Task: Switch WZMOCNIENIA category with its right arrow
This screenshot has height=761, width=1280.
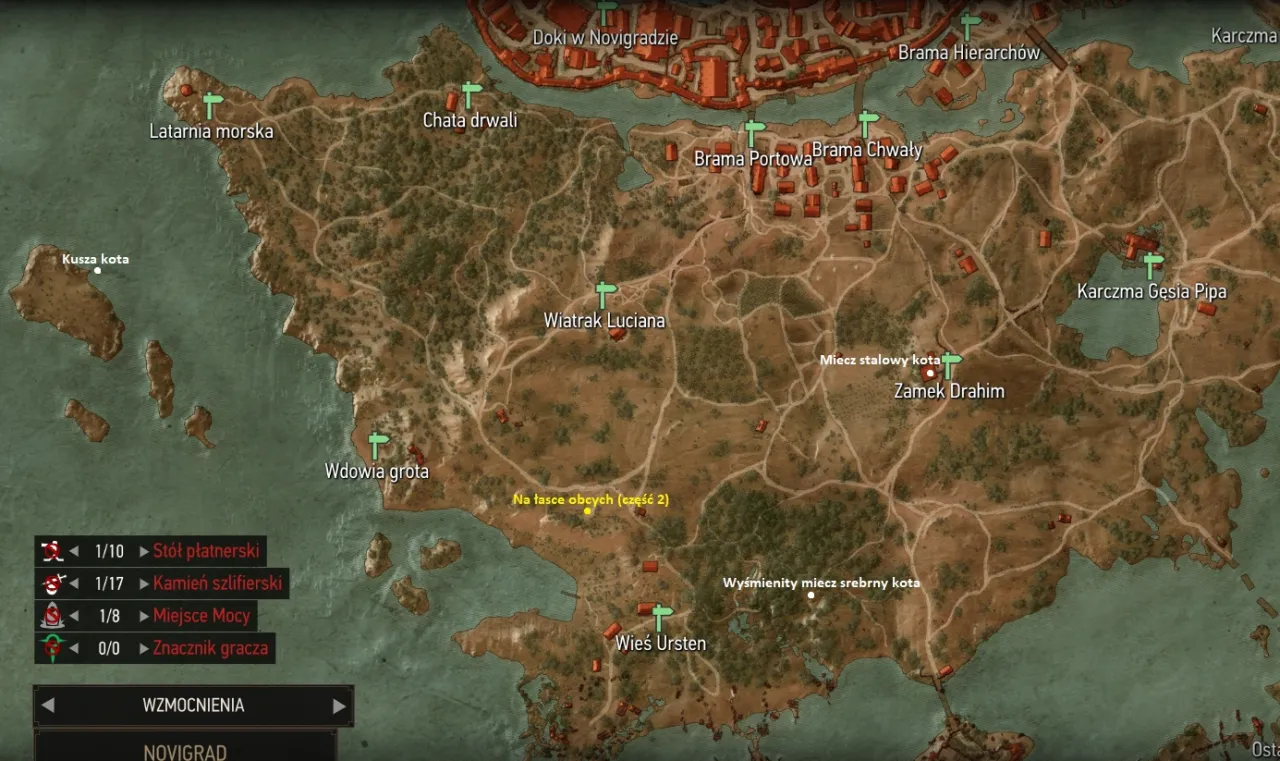Action: [x=339, y=705]
